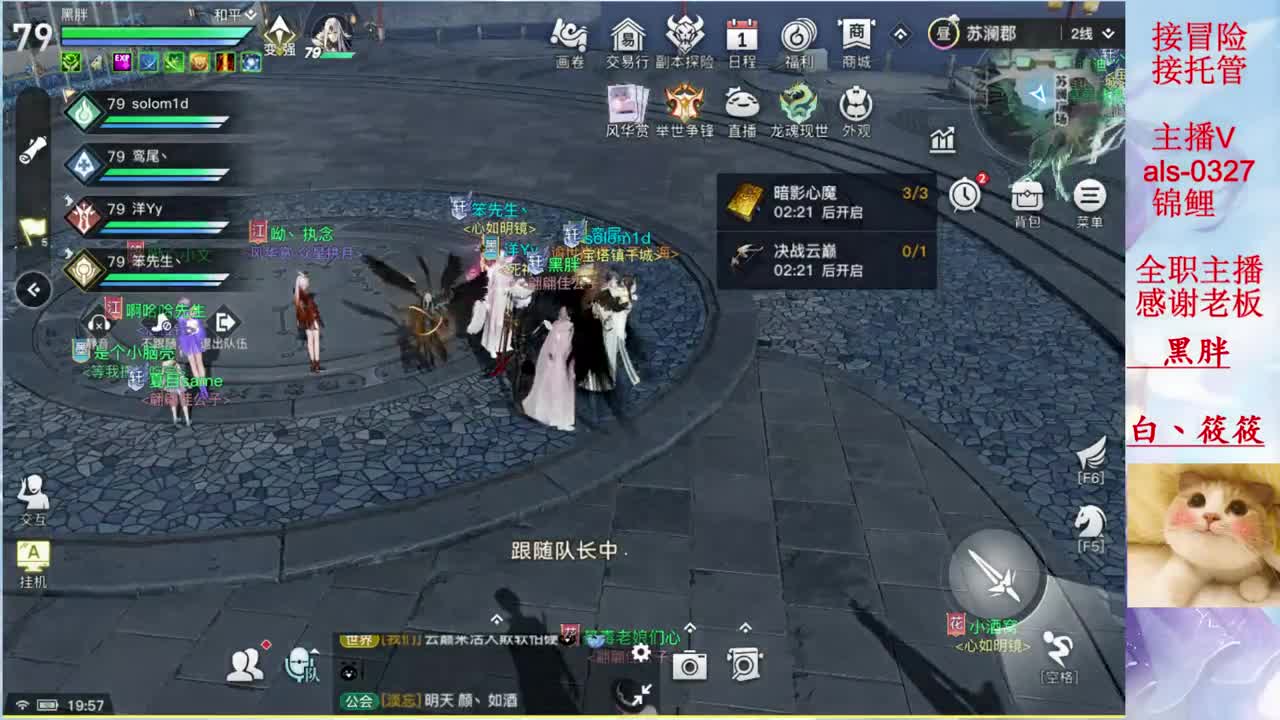Collapse the team panel with left arrow
The height and width of the screenshot is (720, 1280).
(x=34, y=291)
